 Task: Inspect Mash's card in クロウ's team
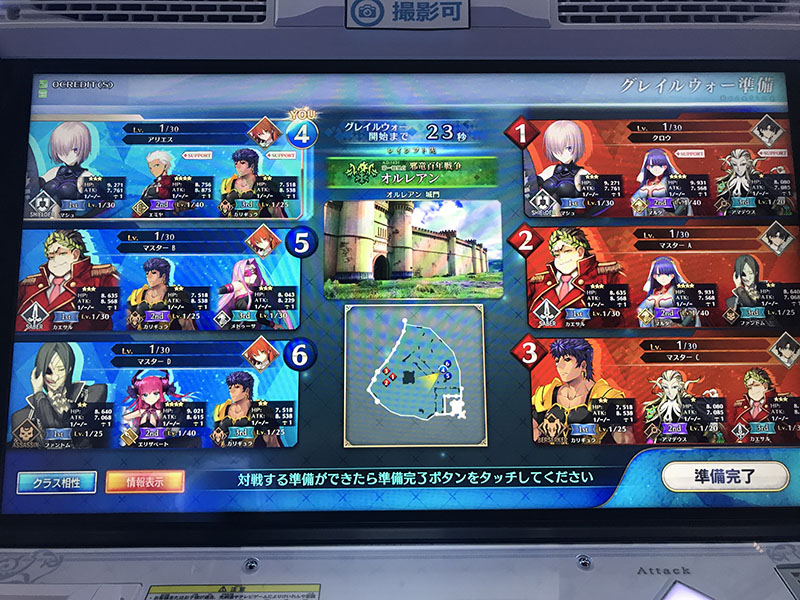pos(562,180)
